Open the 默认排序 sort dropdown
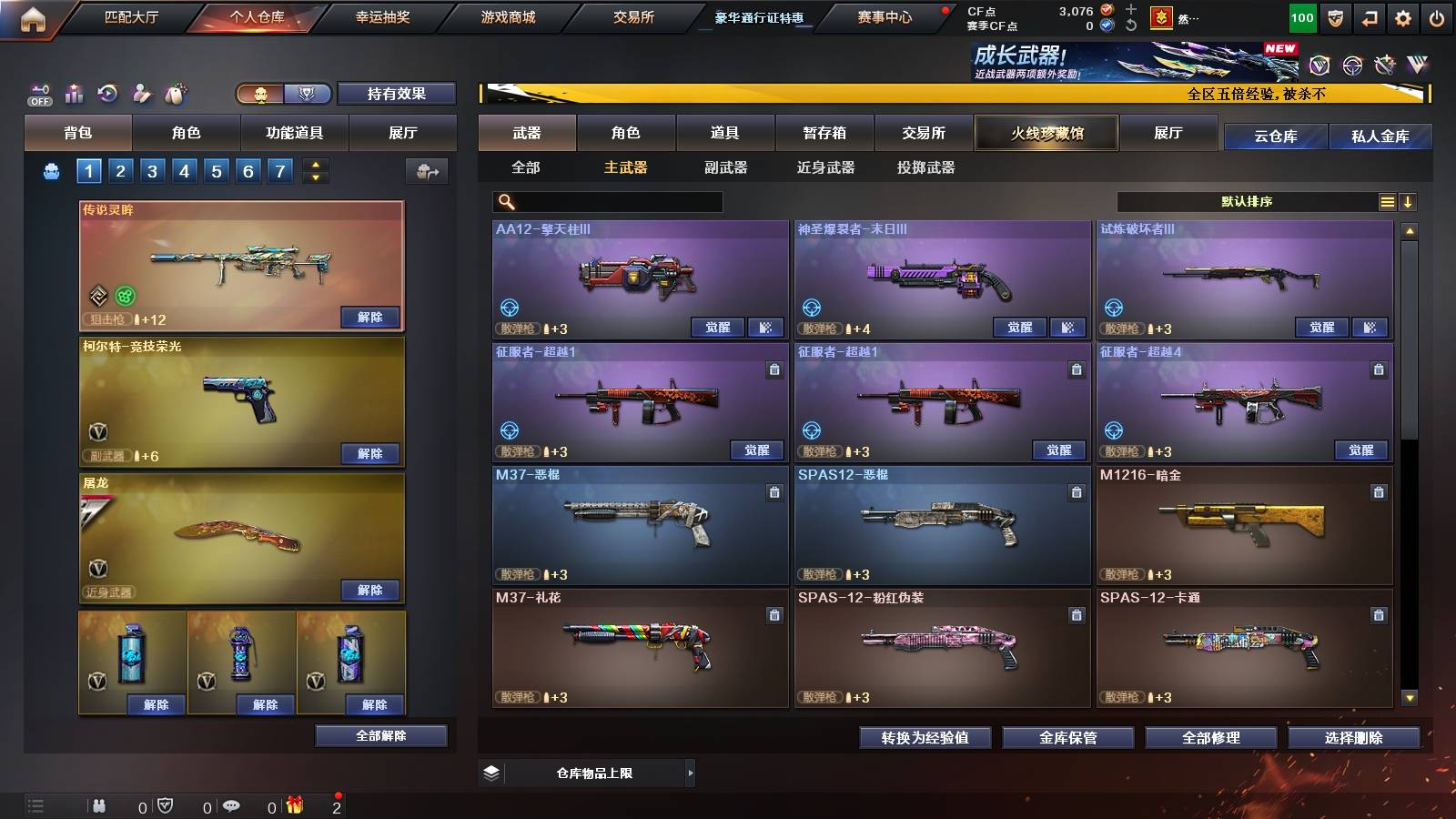The height and width of the screenshot is (819, 1456). pyautogui.click(x=1256, y=201)
